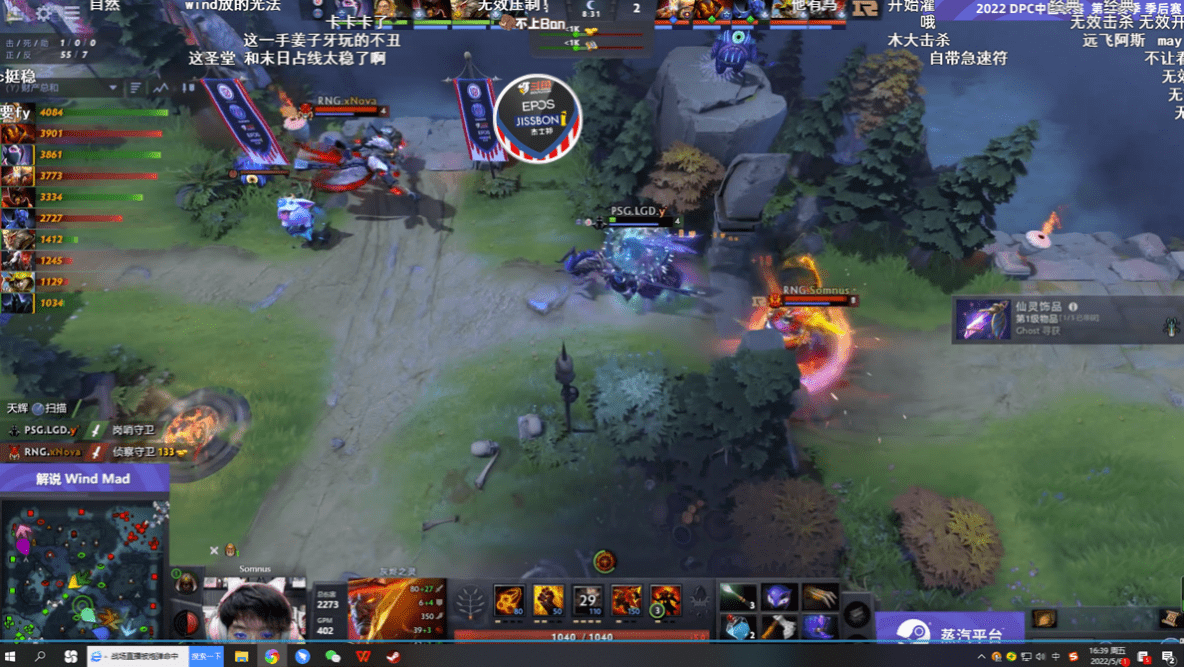Select the top net worth row showing 4084
The width and height of the screenshot is (1184, 667).
[x=80, y=112]
